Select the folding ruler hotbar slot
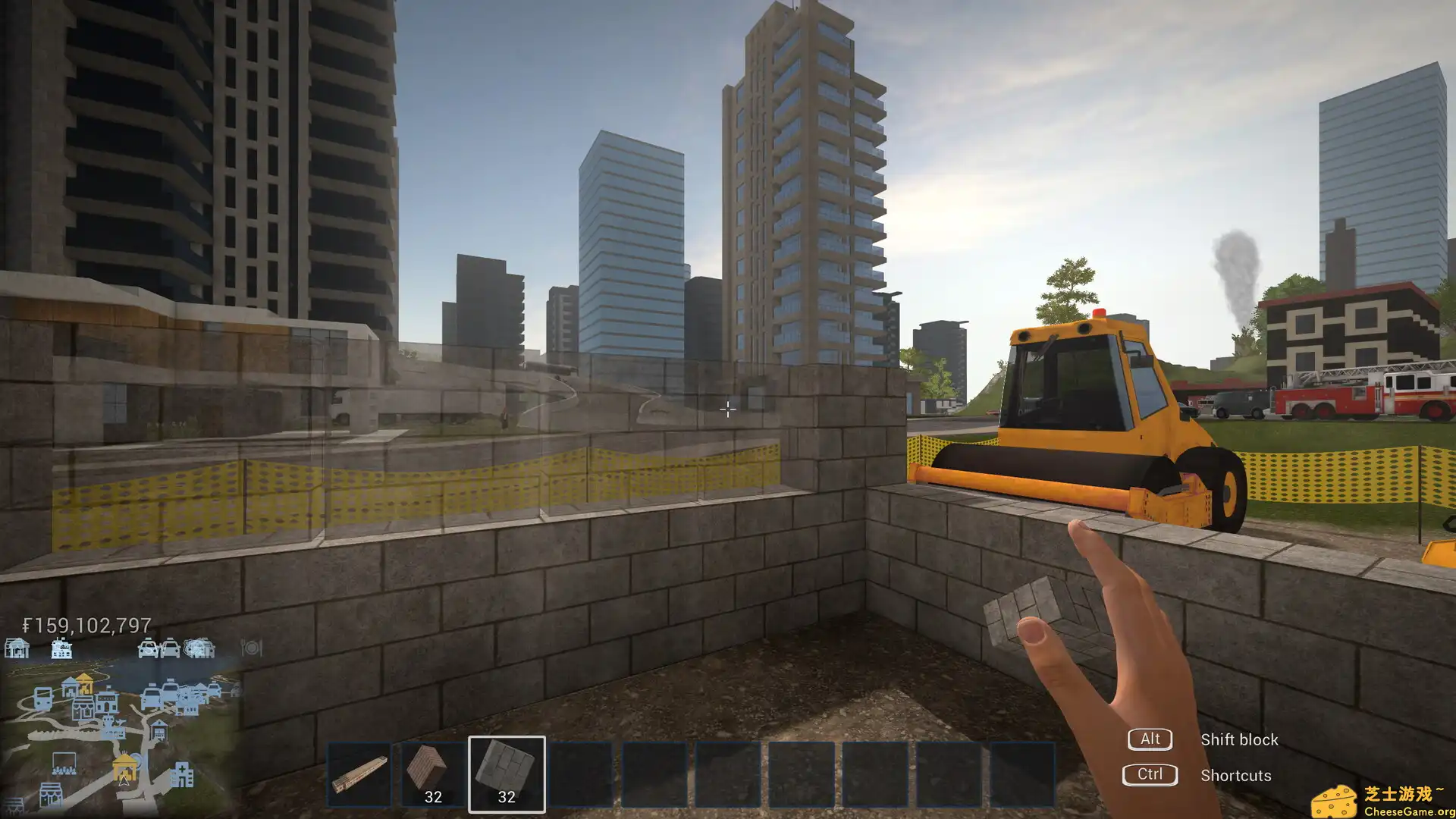The width and height of the screenshot is (1456, 819). click(x=359, y=773)
